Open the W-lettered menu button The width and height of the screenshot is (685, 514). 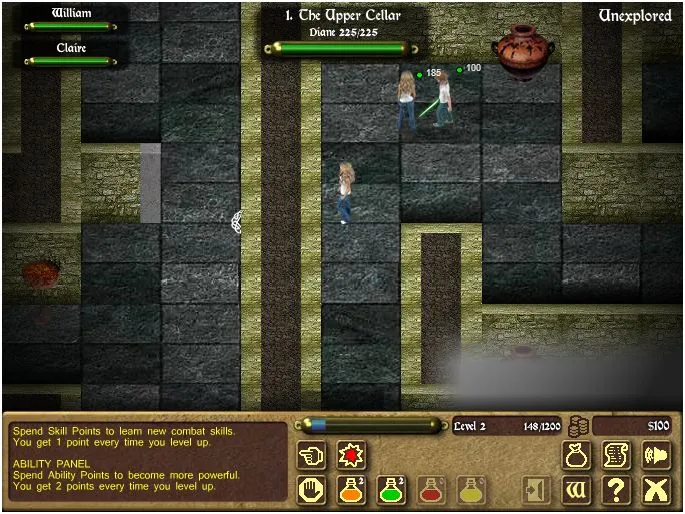577,490
